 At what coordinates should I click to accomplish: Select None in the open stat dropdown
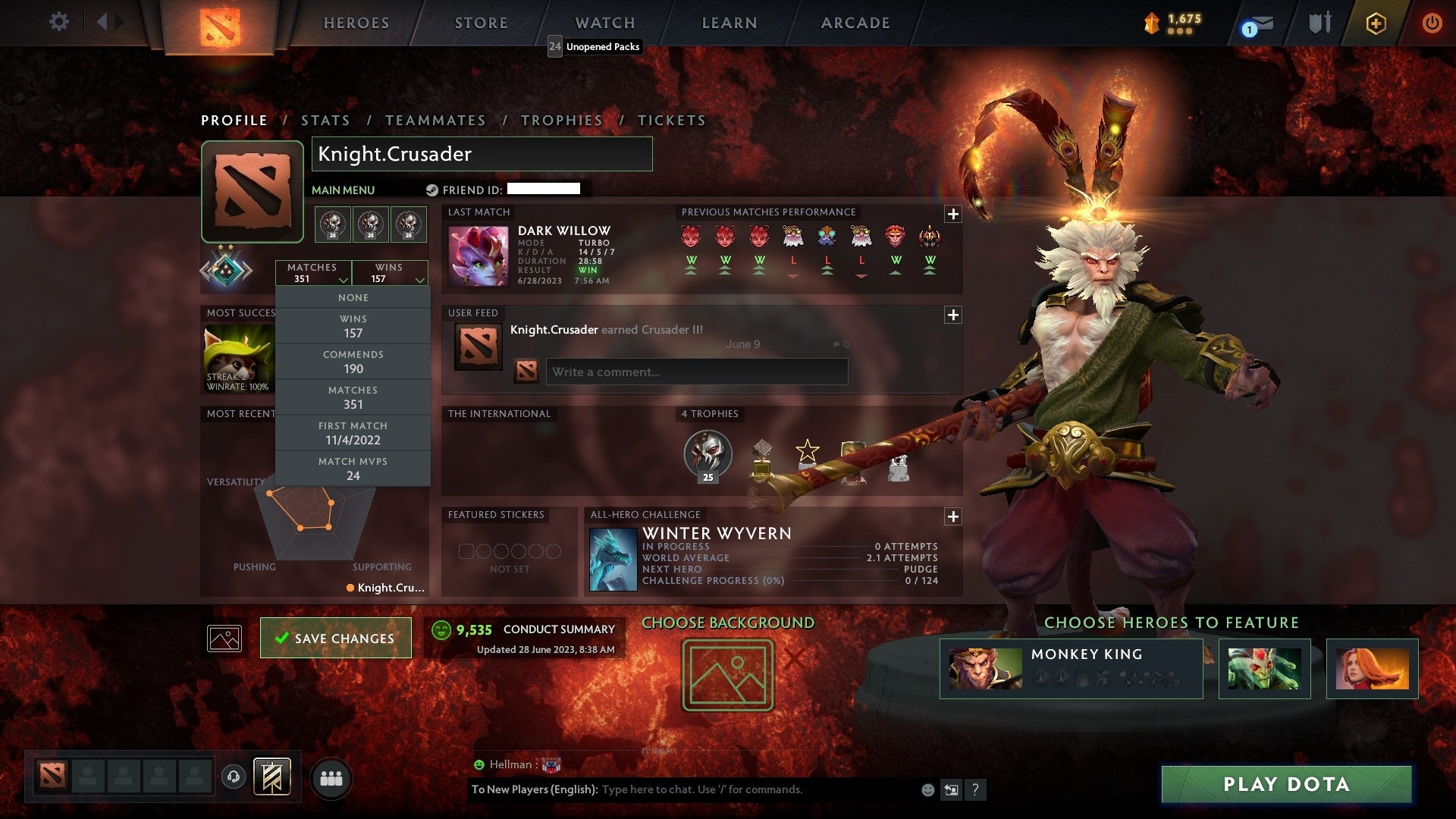pyautogui.click(x=353, y=297)
